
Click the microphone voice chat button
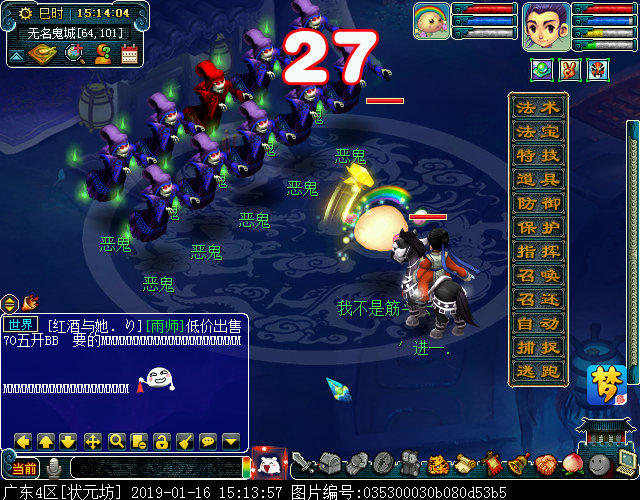54,468
